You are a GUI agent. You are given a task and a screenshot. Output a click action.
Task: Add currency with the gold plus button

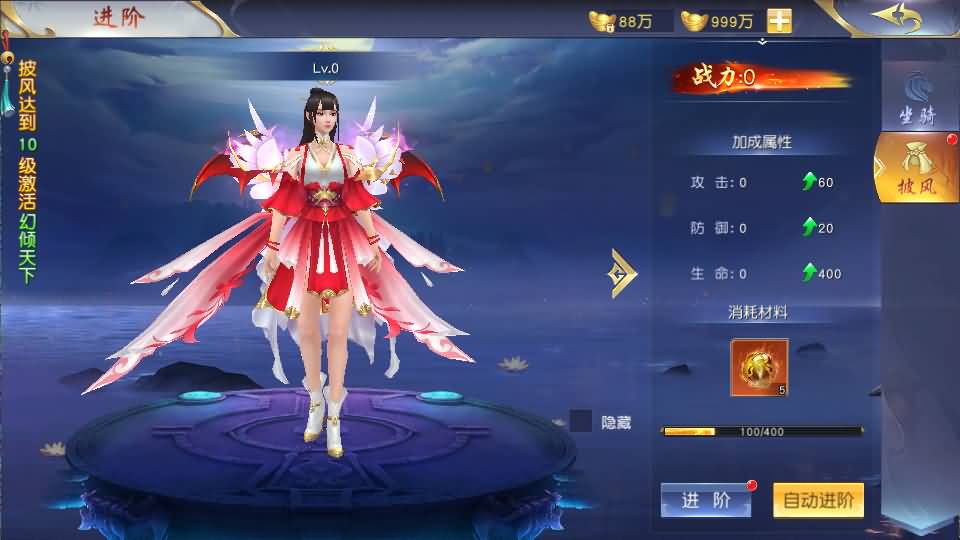tap(779, 21)
